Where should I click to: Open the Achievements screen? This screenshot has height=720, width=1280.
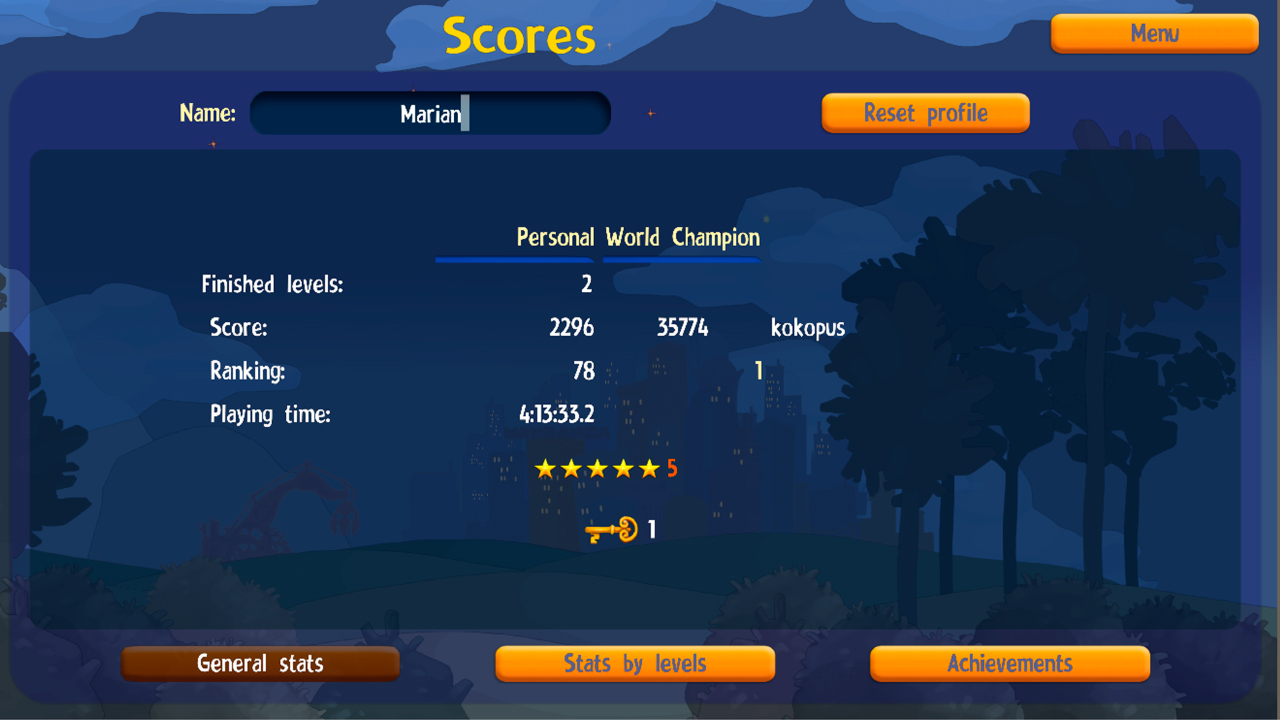click(x=1009, y=663)
